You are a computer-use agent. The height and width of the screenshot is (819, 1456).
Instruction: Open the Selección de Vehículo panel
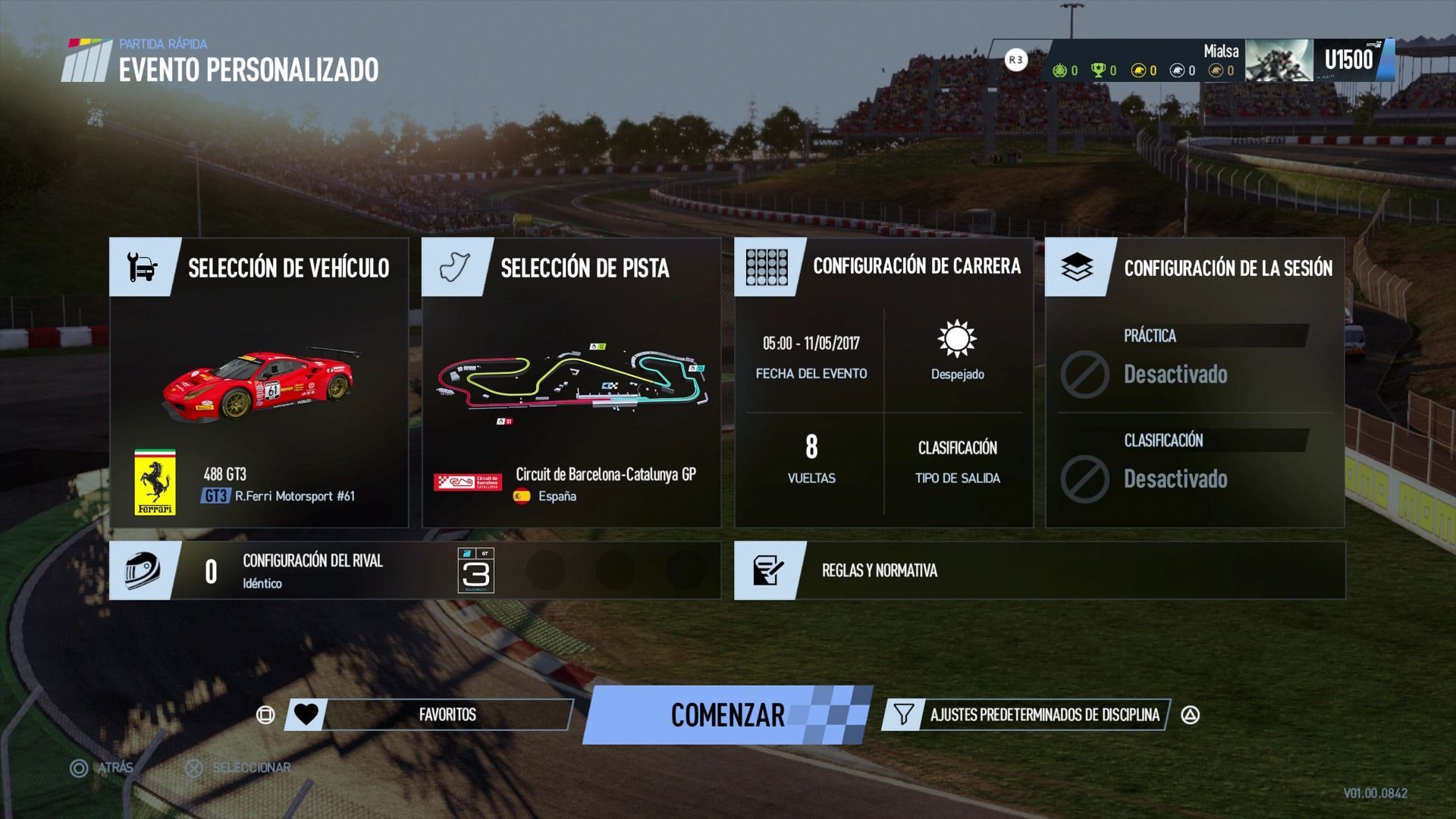click(x=288, y=268)
